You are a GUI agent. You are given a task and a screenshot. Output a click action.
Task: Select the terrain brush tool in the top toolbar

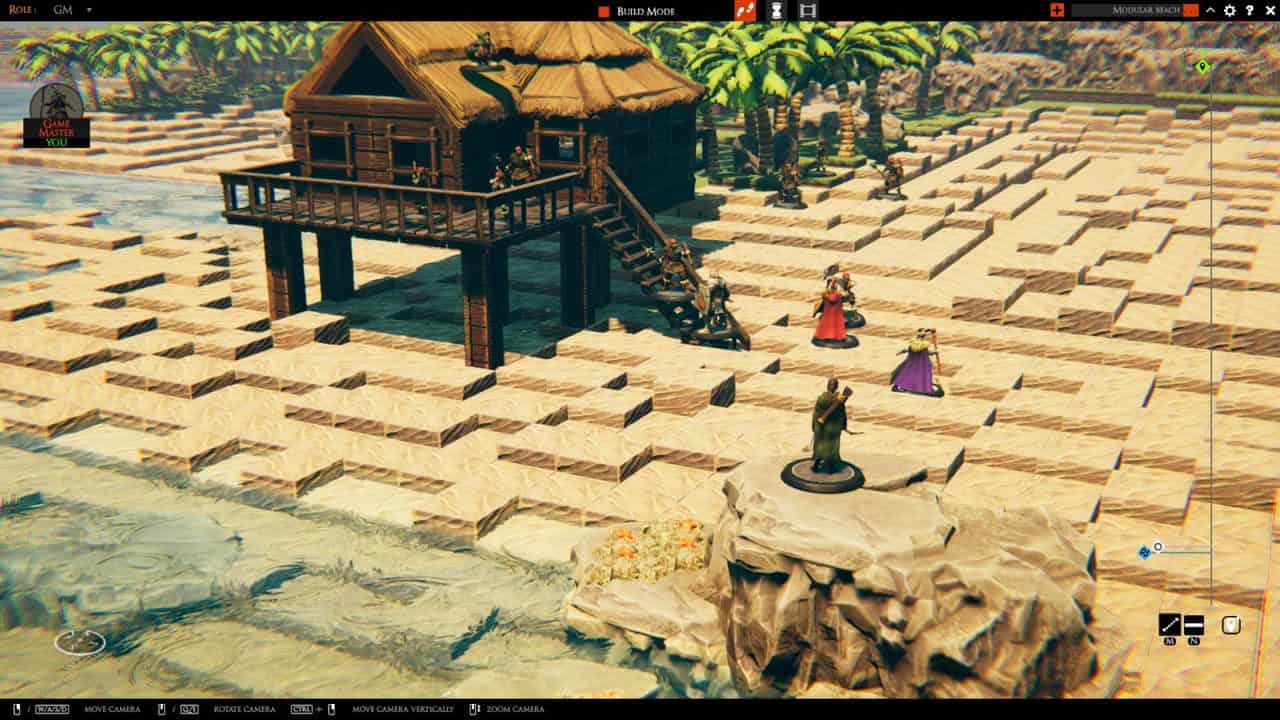pyautogui.click(x=745, y=10)
